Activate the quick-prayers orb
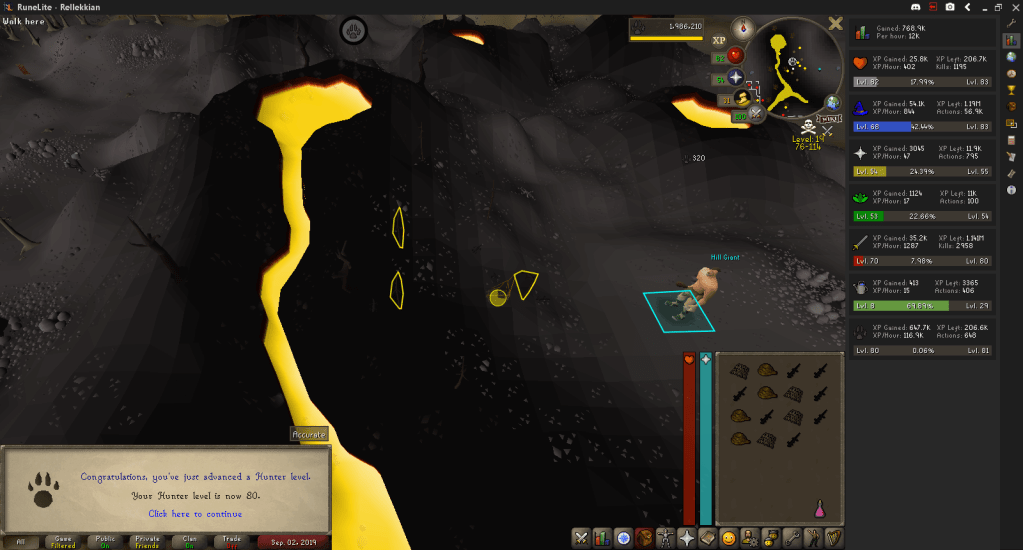The image size is (1023, 550). coord(735,77)
